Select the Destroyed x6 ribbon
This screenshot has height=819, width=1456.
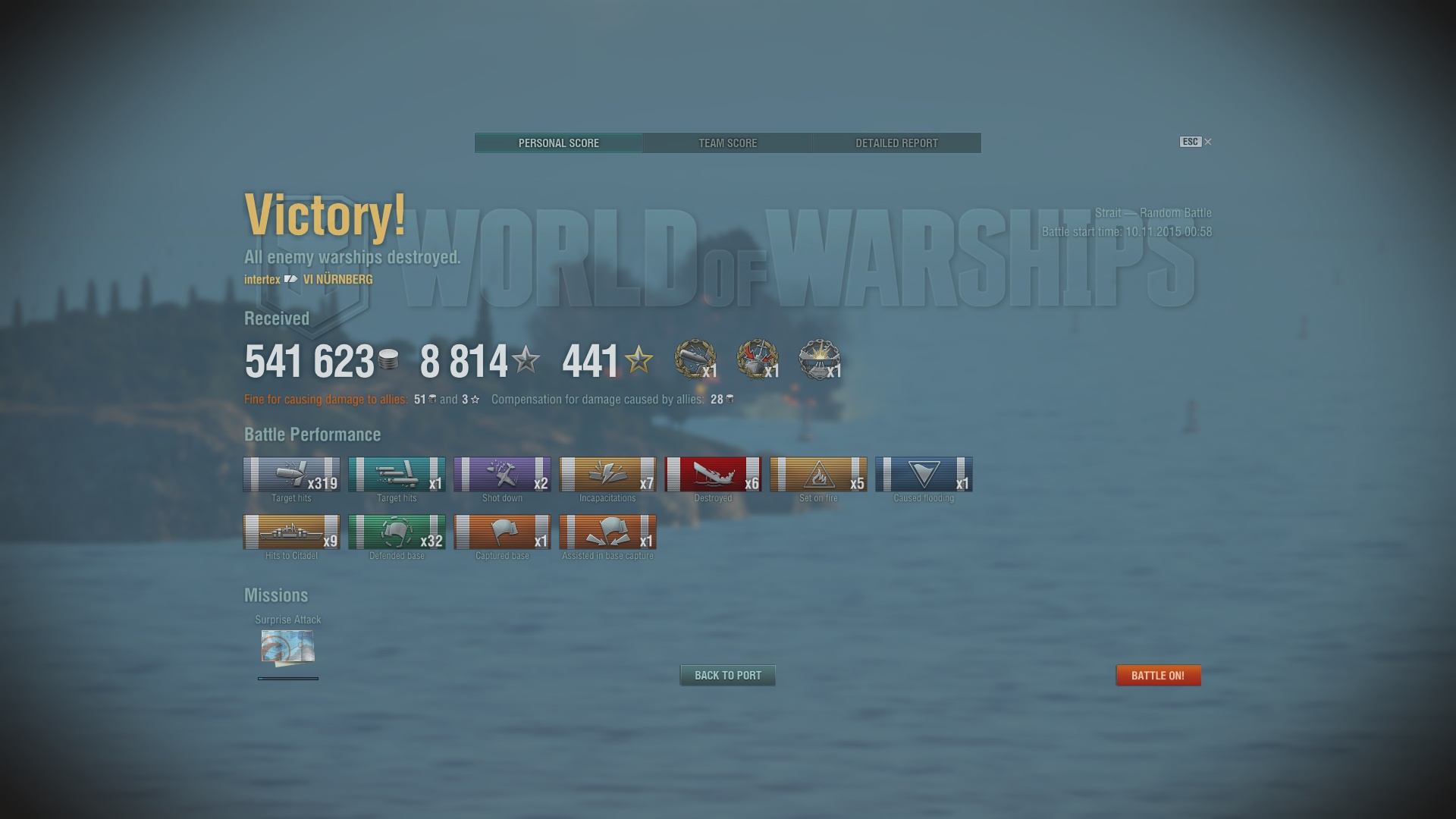tap(713, 475)
